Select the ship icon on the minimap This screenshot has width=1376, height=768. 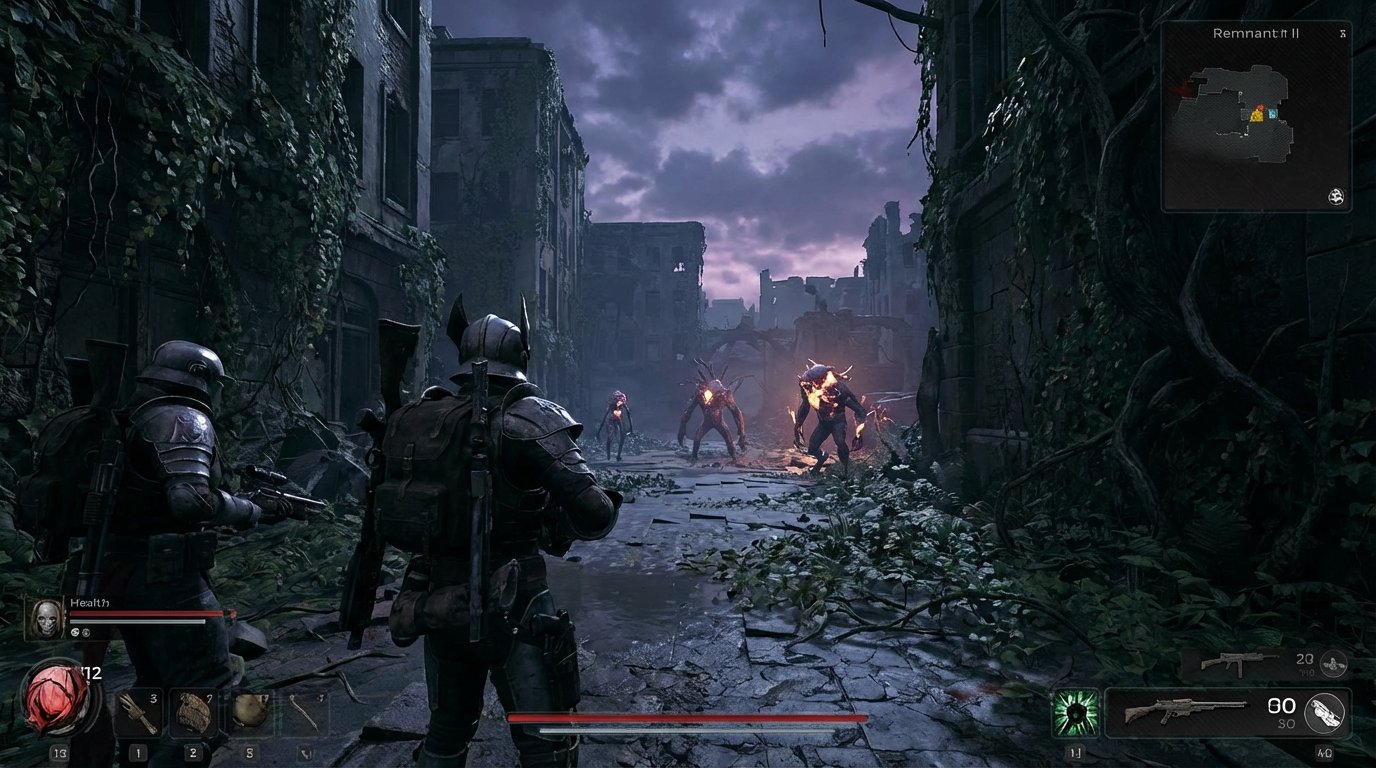(1337, 198)
